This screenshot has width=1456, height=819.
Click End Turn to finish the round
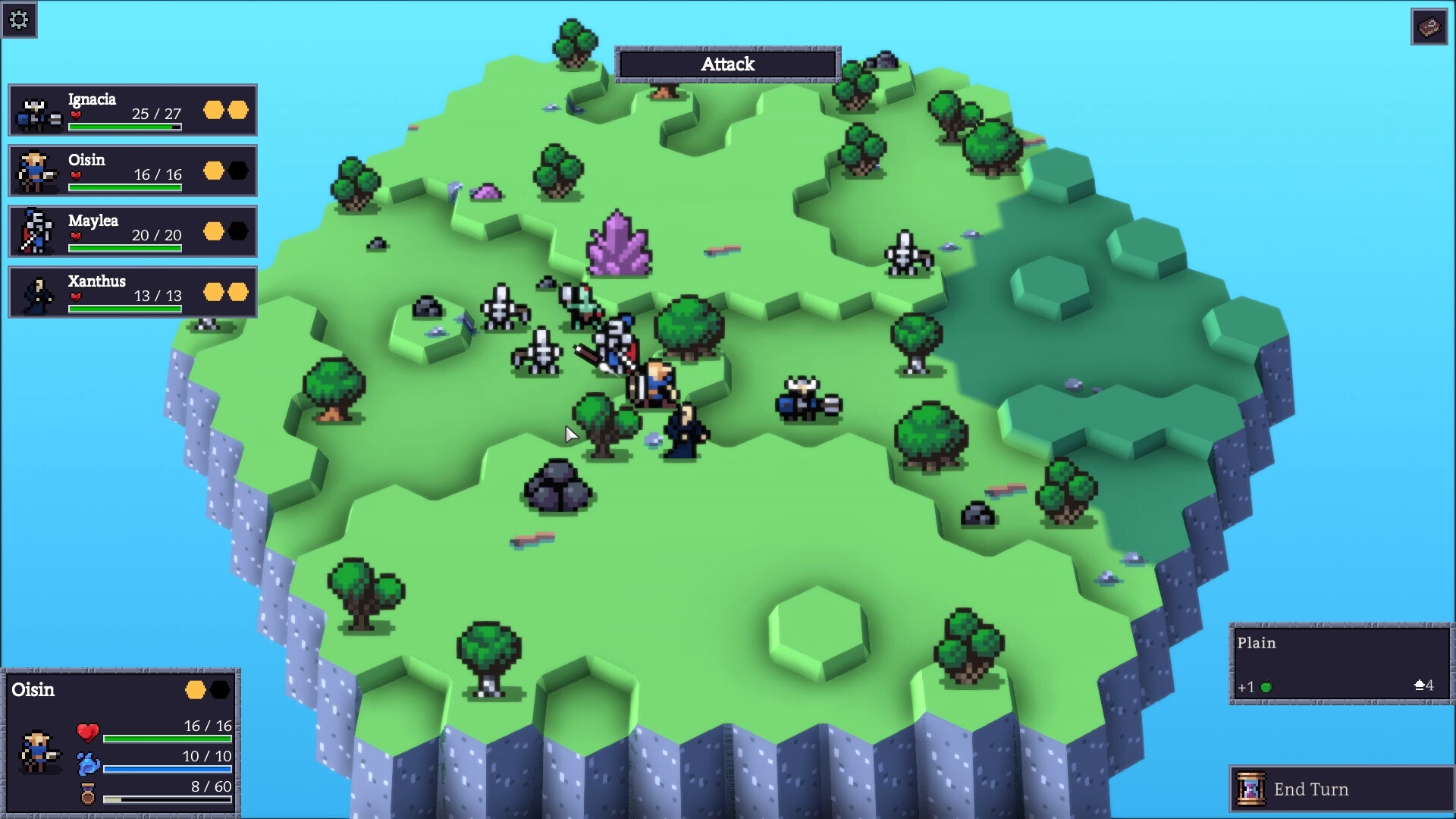click(1340, 789)
